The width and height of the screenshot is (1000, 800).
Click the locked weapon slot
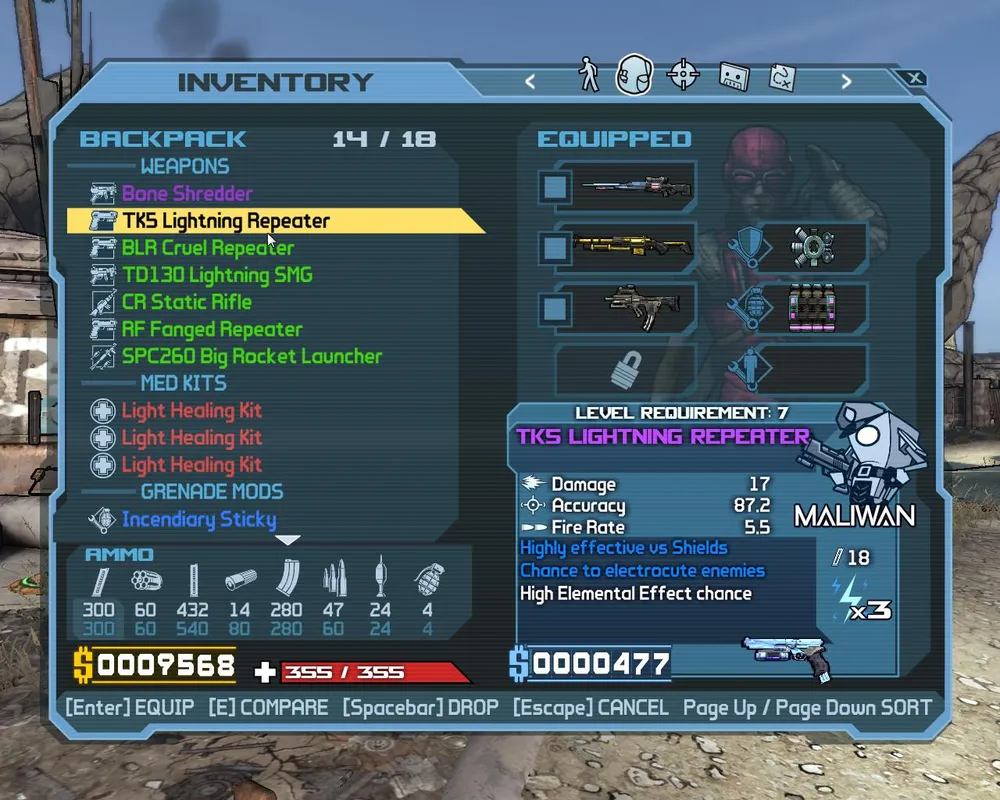tap(625, 369)
